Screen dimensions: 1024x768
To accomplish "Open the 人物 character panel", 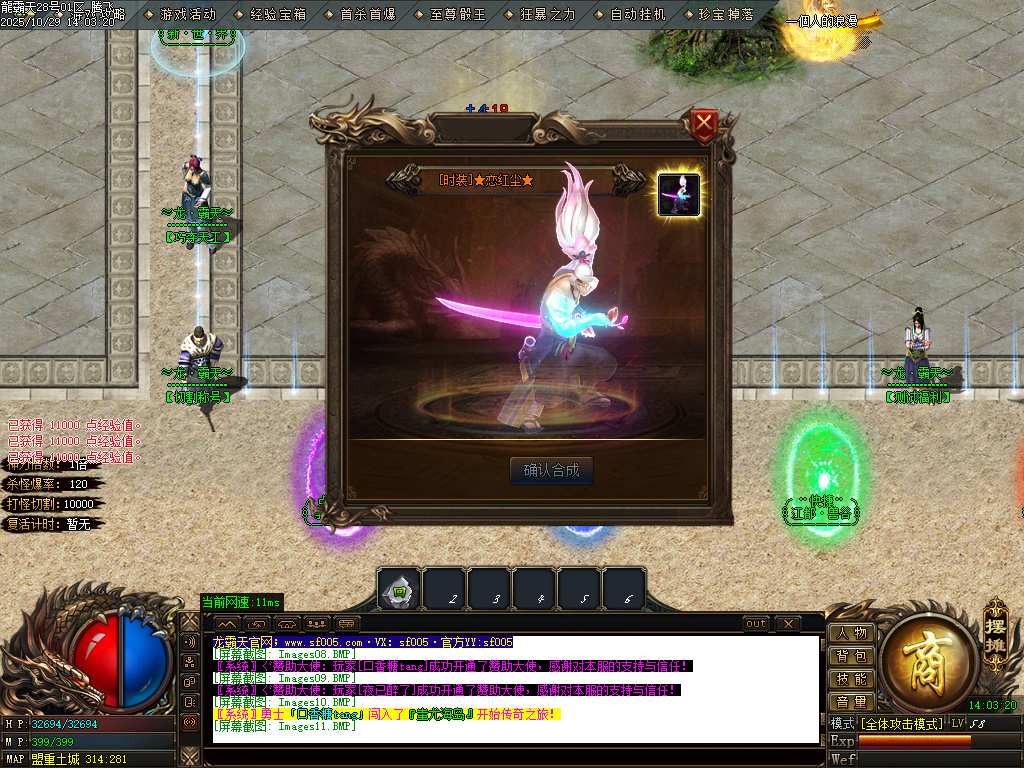I will tap(851, 634).
